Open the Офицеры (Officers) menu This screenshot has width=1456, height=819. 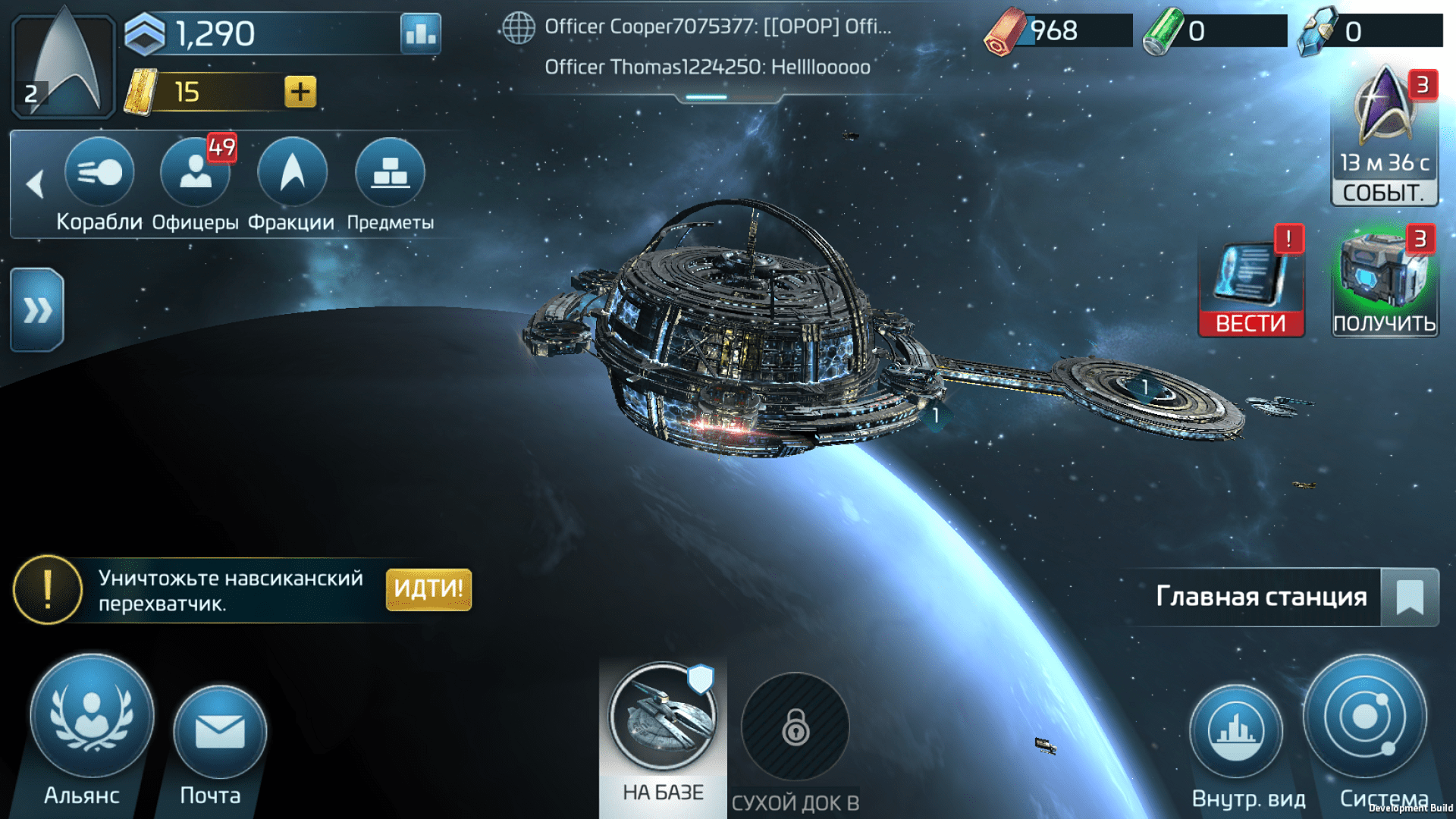tap(195, 173)
